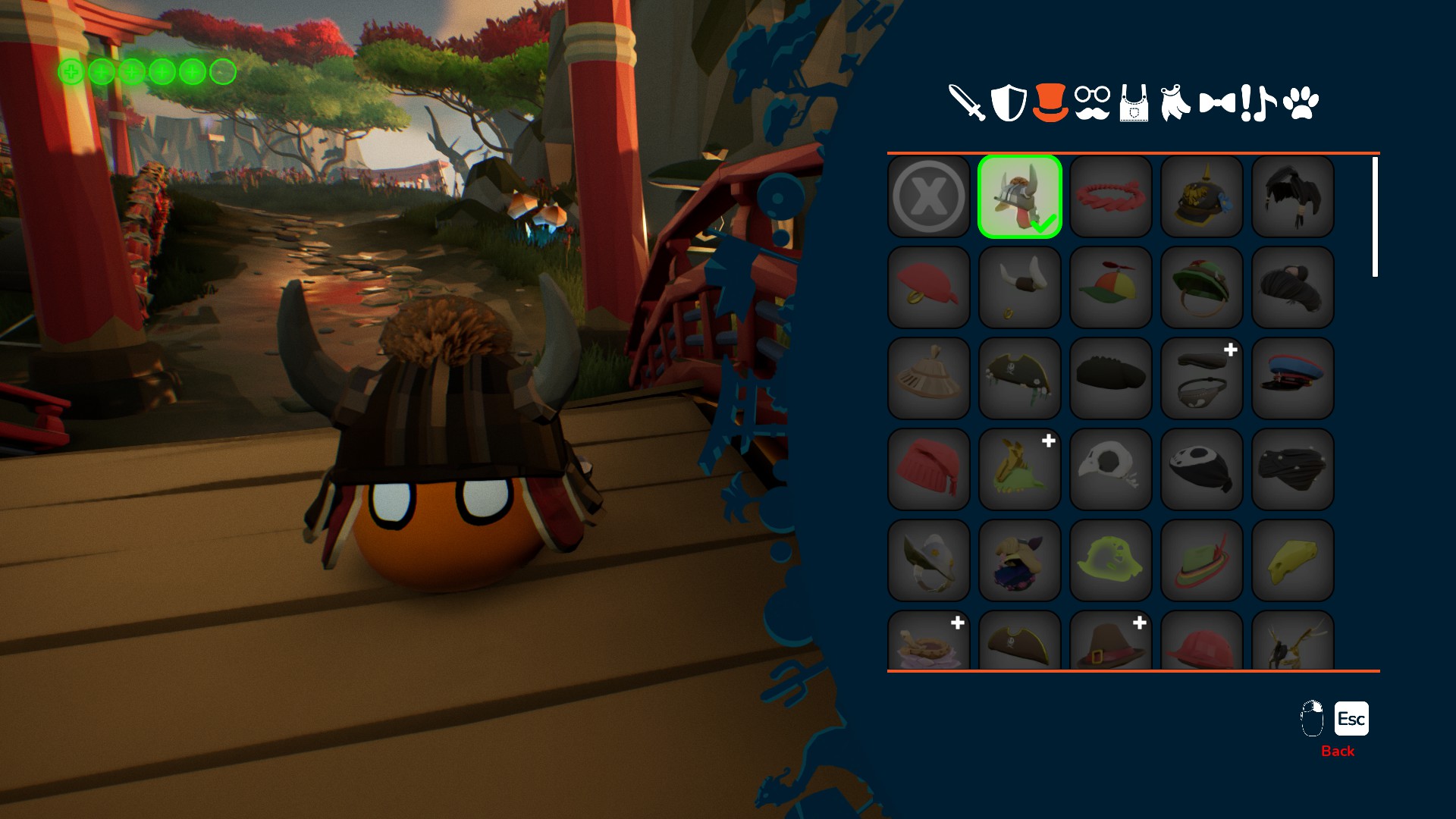Image resolution: width=1456 pixels, height=819 pixels.
Task: Switch to glasses and mustache tab
Action: coord(1092,104)
